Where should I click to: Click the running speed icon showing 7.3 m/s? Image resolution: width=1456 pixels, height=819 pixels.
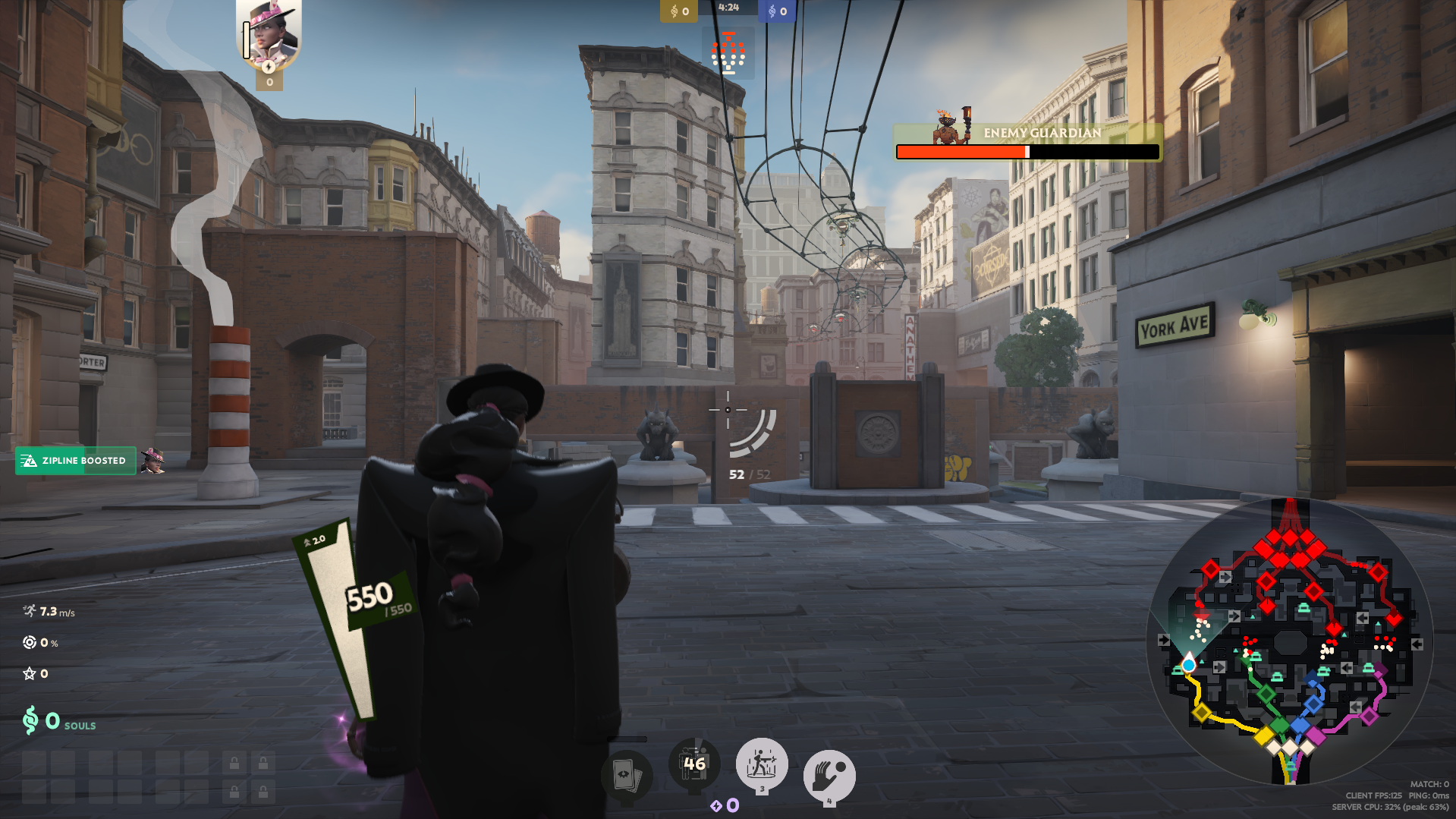coord(30,610)
